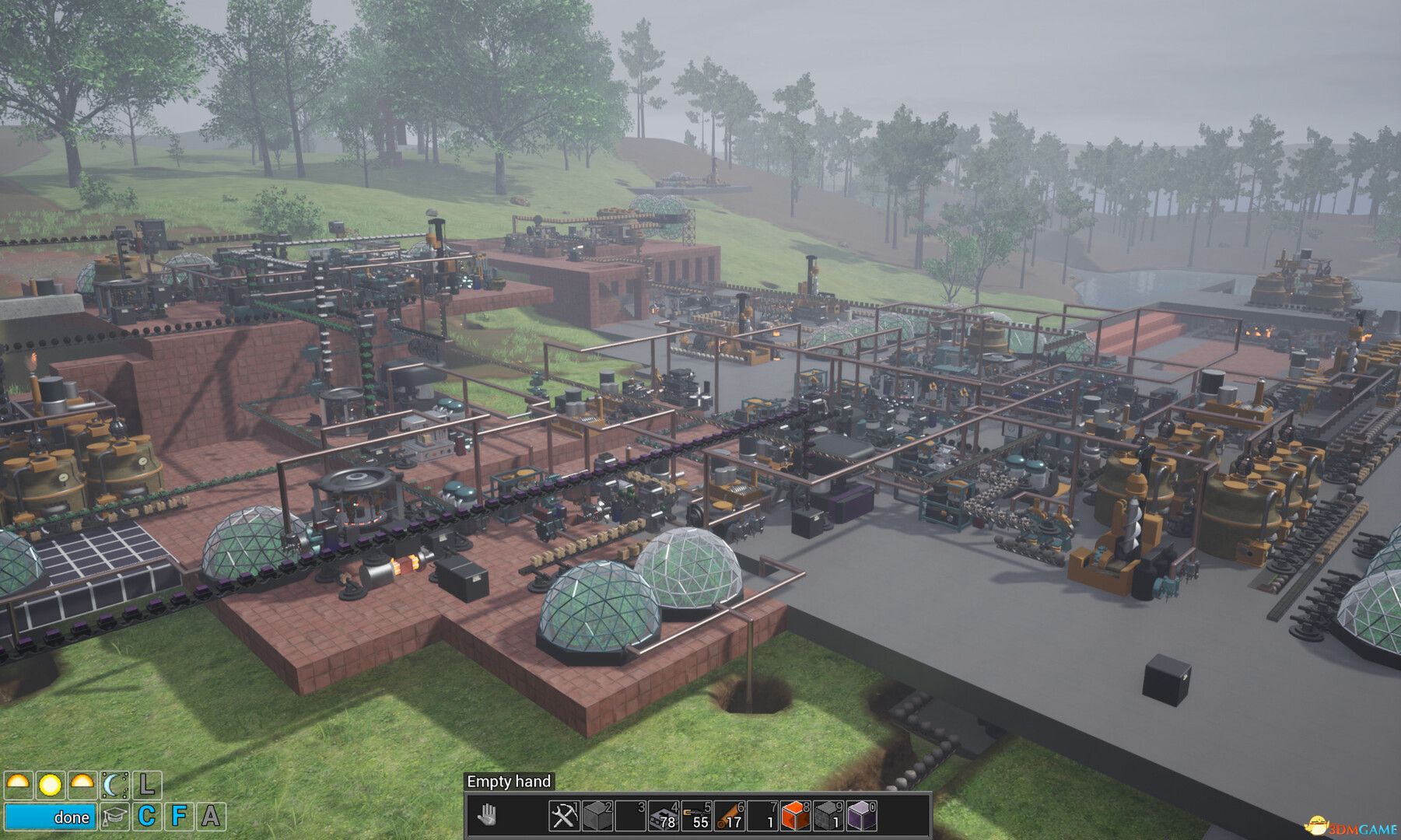Image resolution: width=1401 pixels, height=840 pixels.
Task: Select the full sun midday icon
Action: point(51,785)
